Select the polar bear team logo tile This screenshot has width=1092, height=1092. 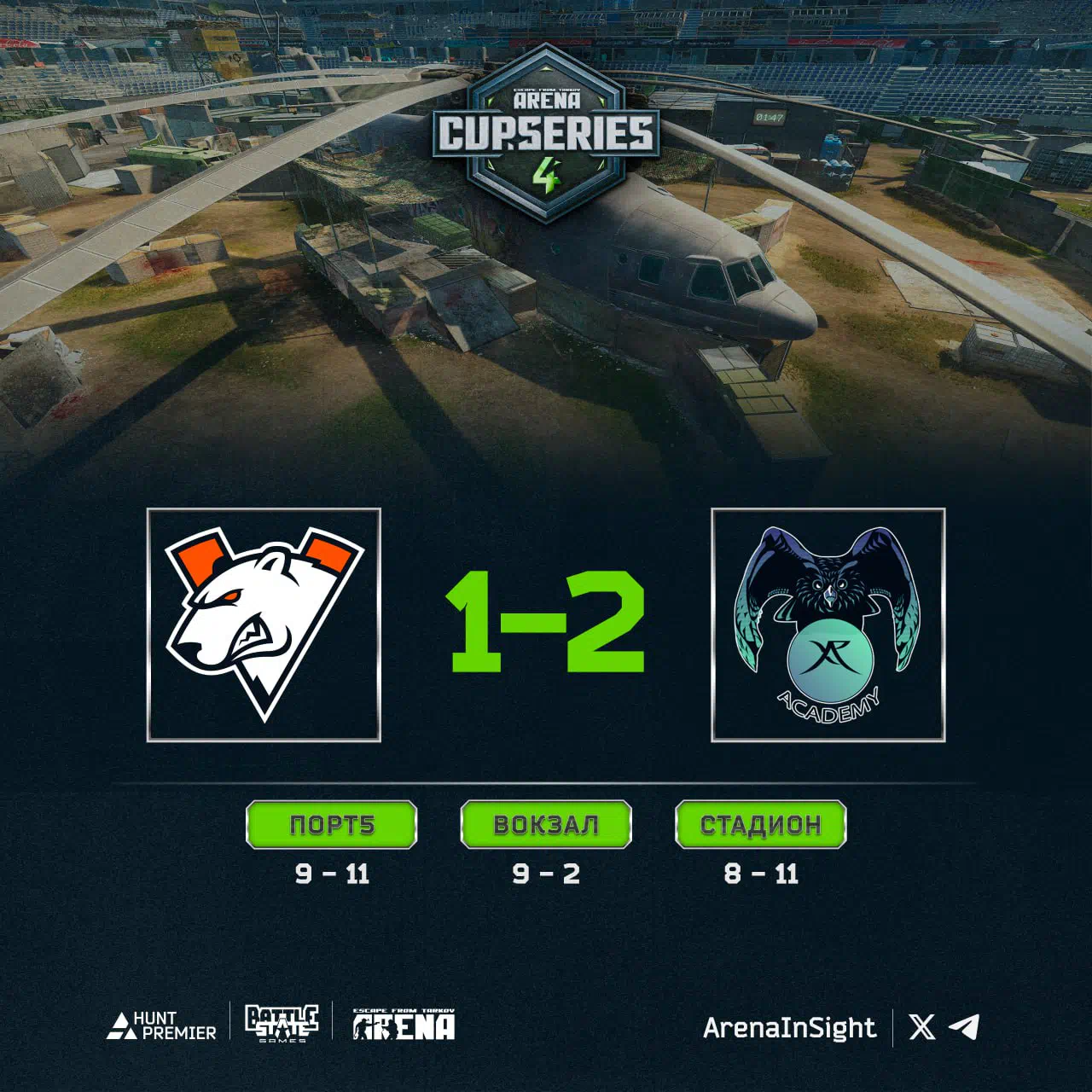(x=264, y=624)
